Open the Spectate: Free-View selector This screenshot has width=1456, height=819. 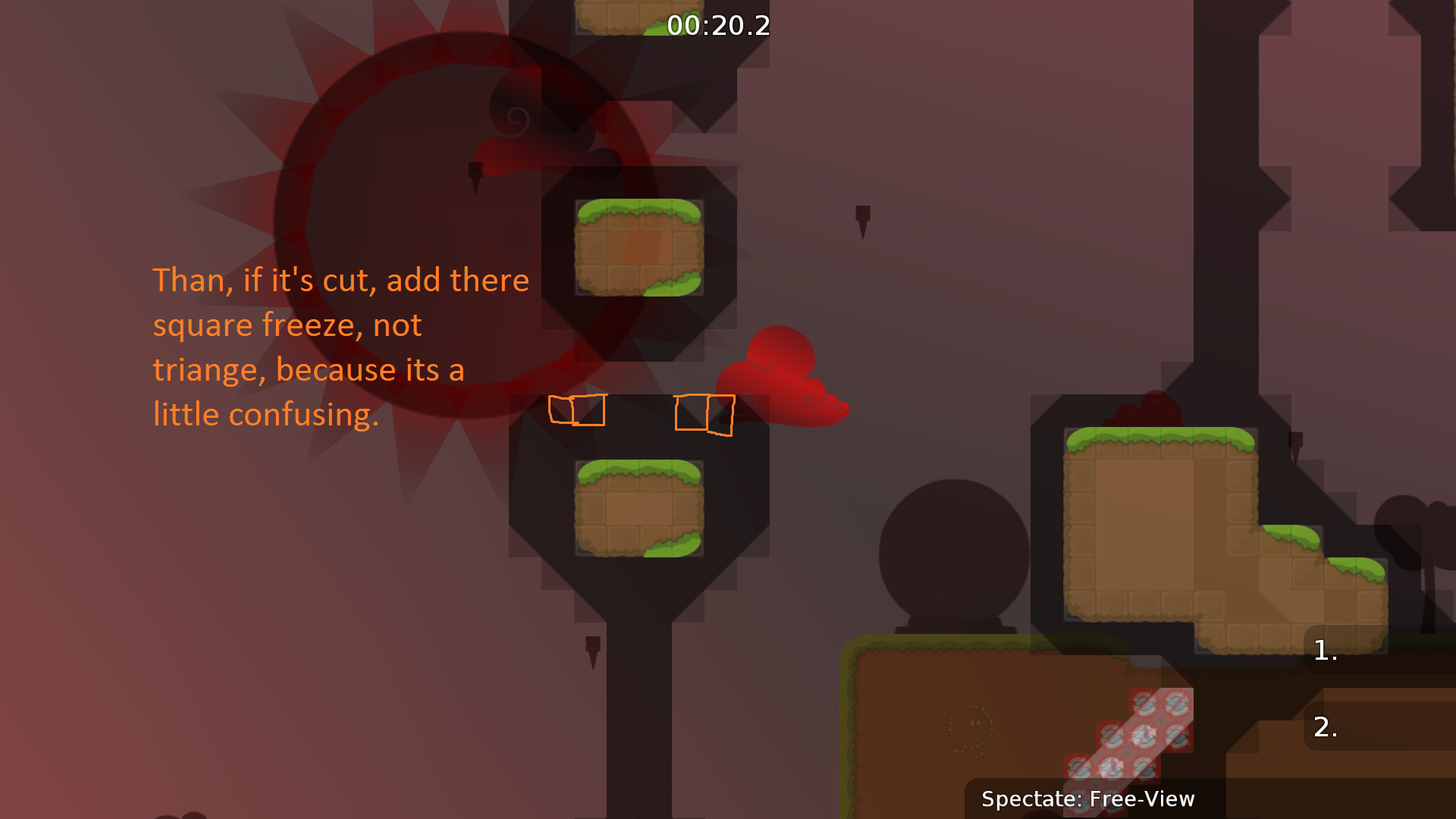click(x=1088, y=799)
